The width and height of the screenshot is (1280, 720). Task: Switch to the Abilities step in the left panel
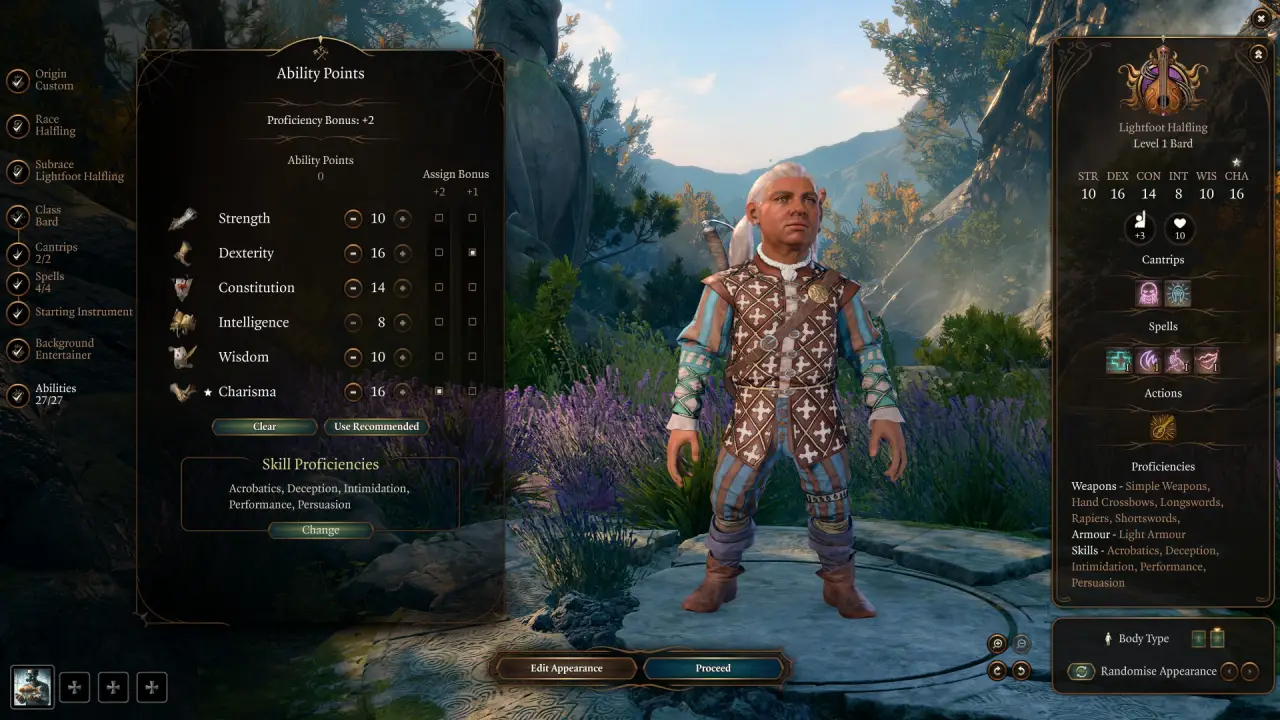point(55,393)
